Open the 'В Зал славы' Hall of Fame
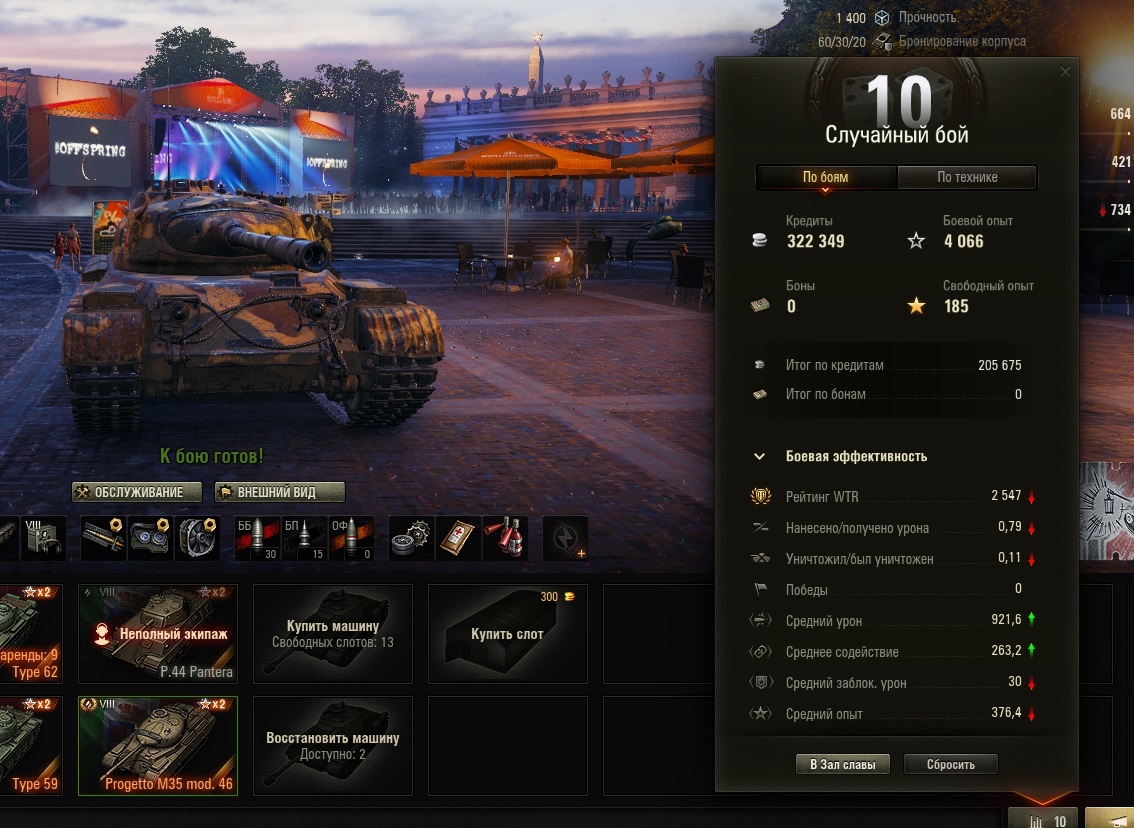Screen dimensions: 1134x828 [842, 764]
